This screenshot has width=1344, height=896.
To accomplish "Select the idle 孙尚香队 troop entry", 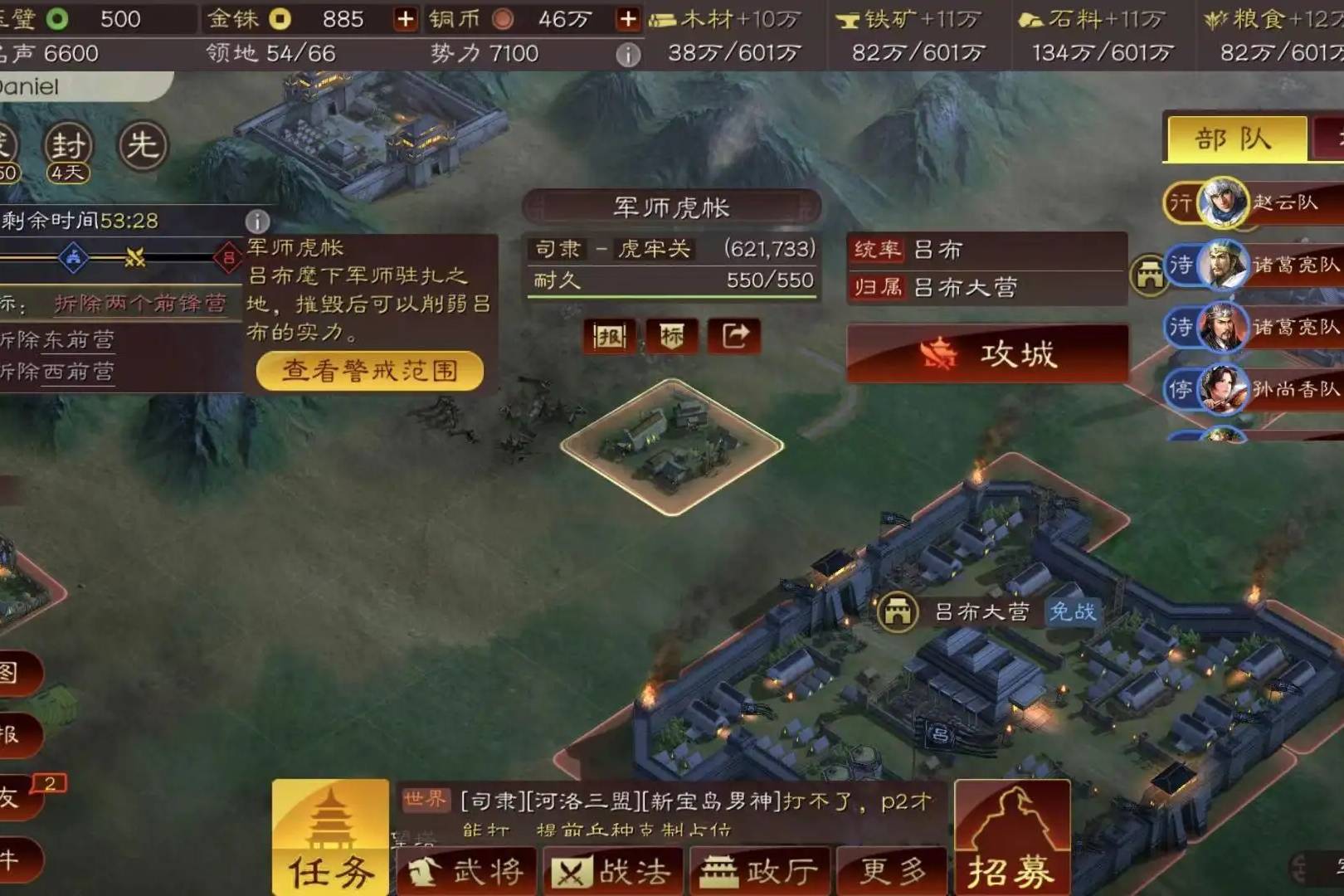I will click(1254, 390).
